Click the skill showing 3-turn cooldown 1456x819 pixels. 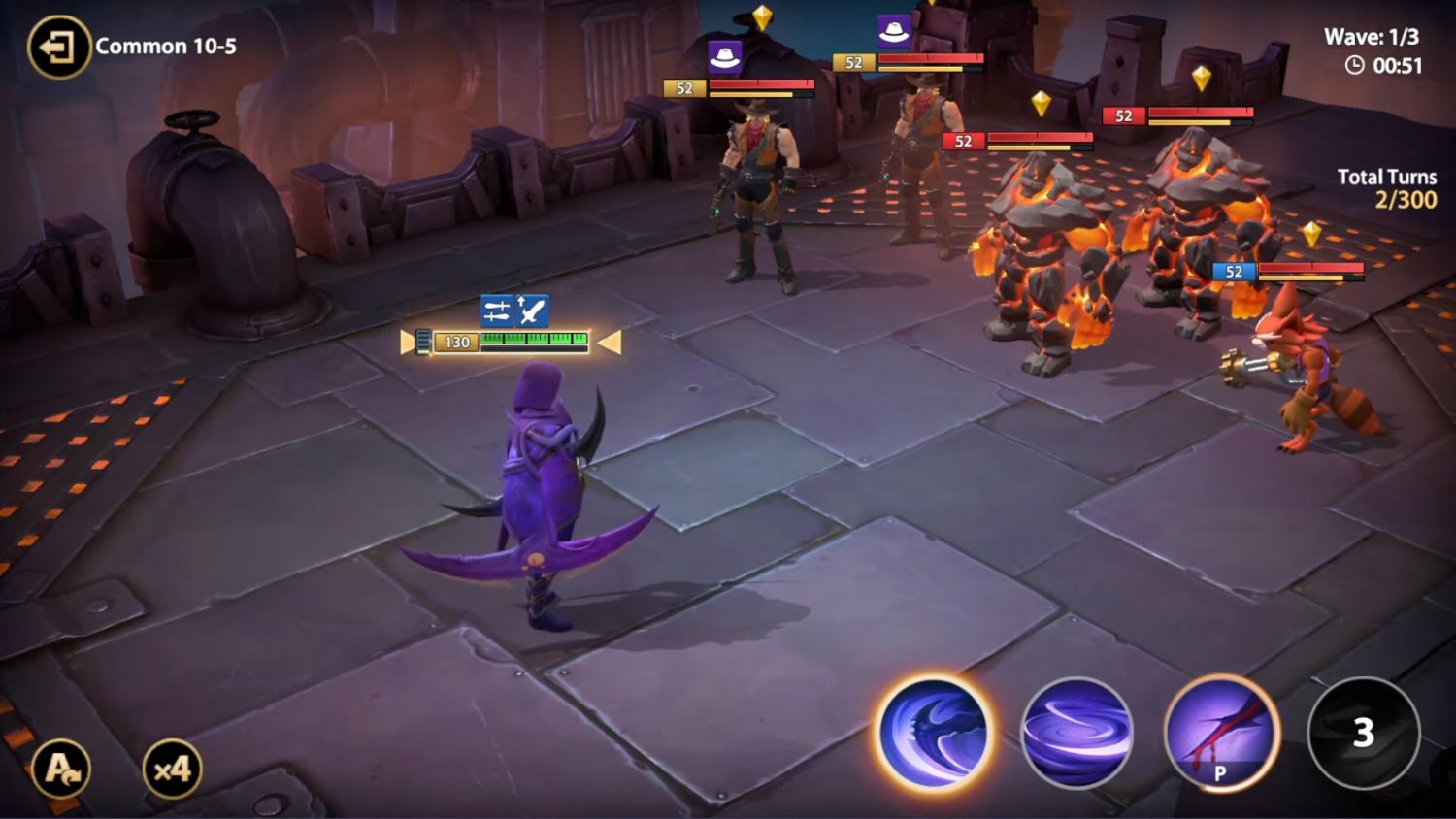pos(1363,735)
